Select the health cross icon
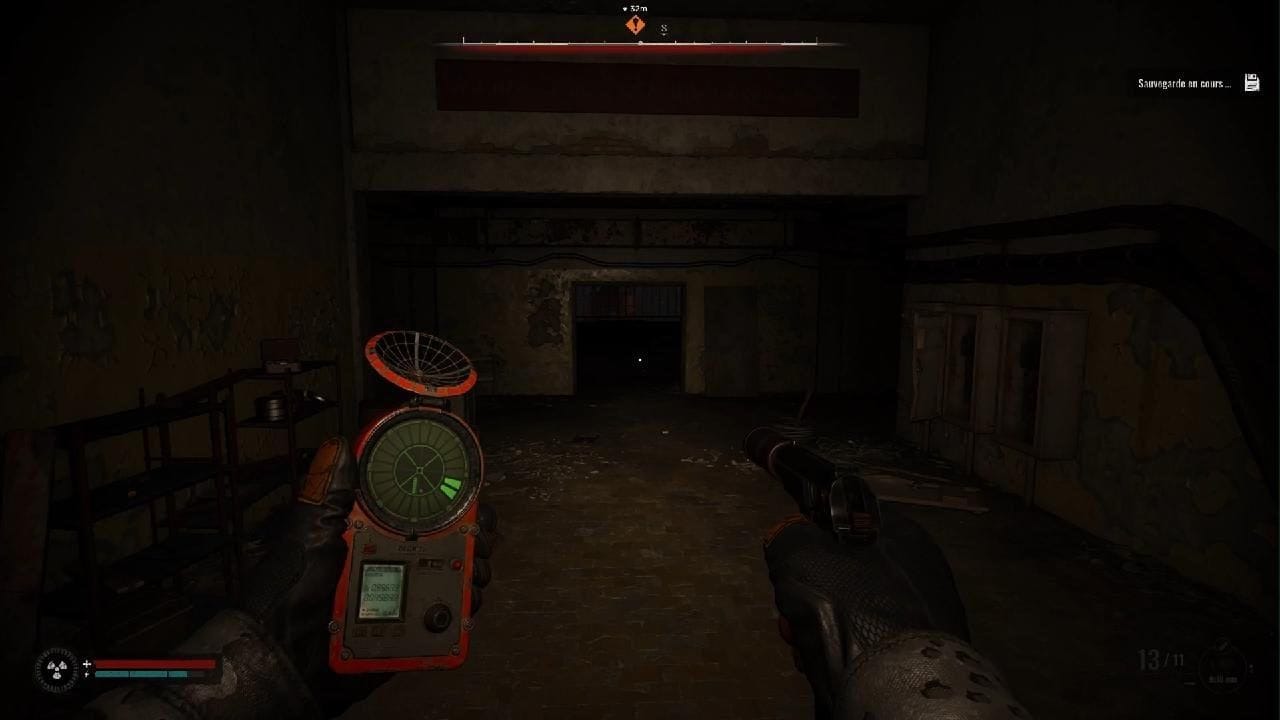The height and width of the screenshot is (720, 1280). (x=86, y=663)
